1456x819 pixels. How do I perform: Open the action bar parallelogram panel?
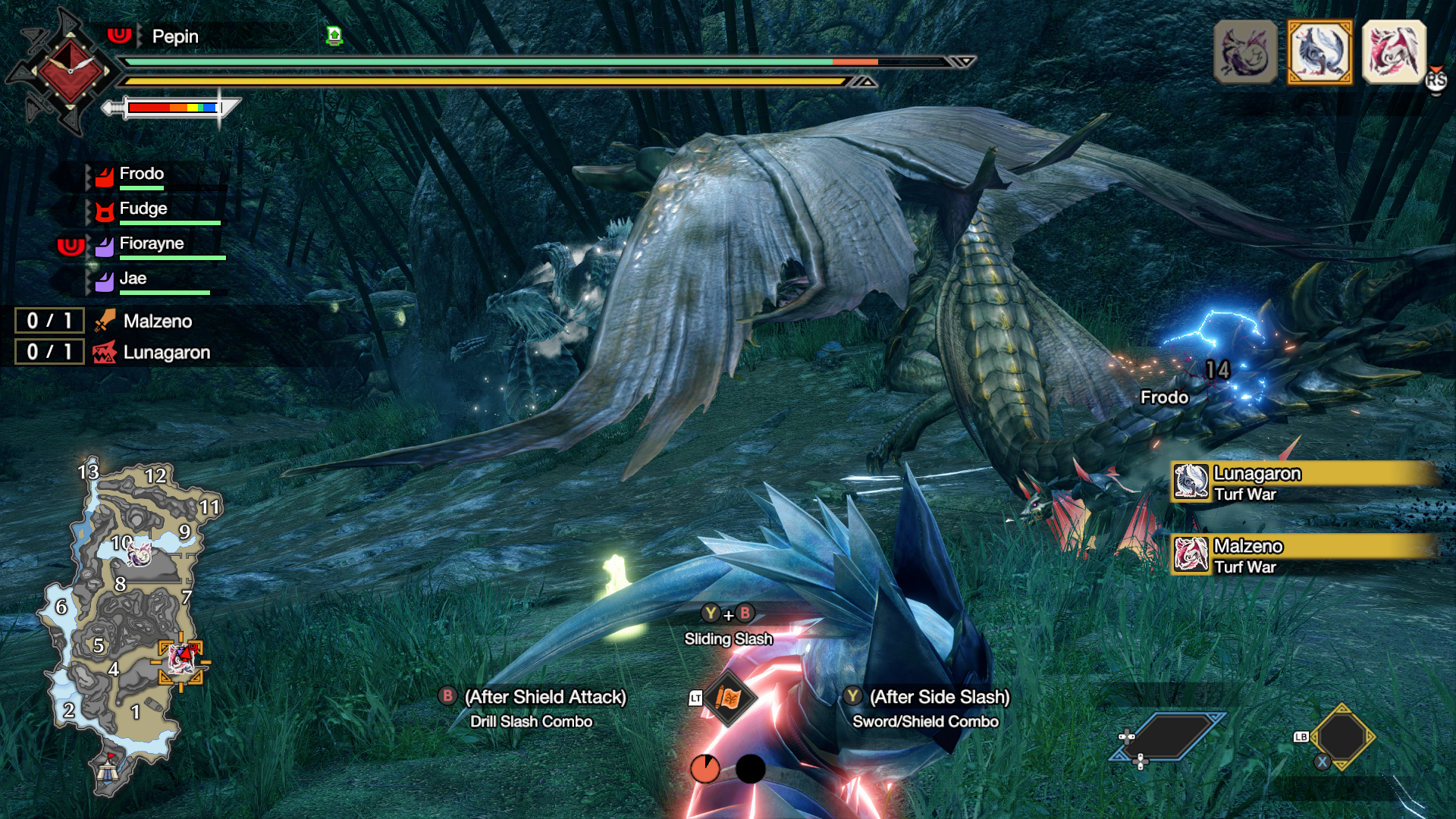1168,736
